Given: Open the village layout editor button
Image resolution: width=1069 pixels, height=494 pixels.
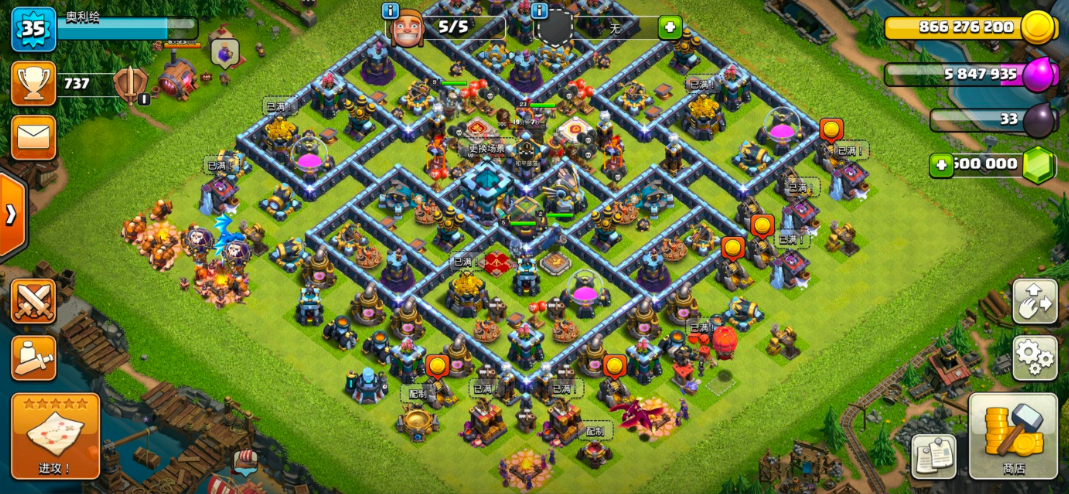Looking at the screenshot, I should click(1034, 301).
